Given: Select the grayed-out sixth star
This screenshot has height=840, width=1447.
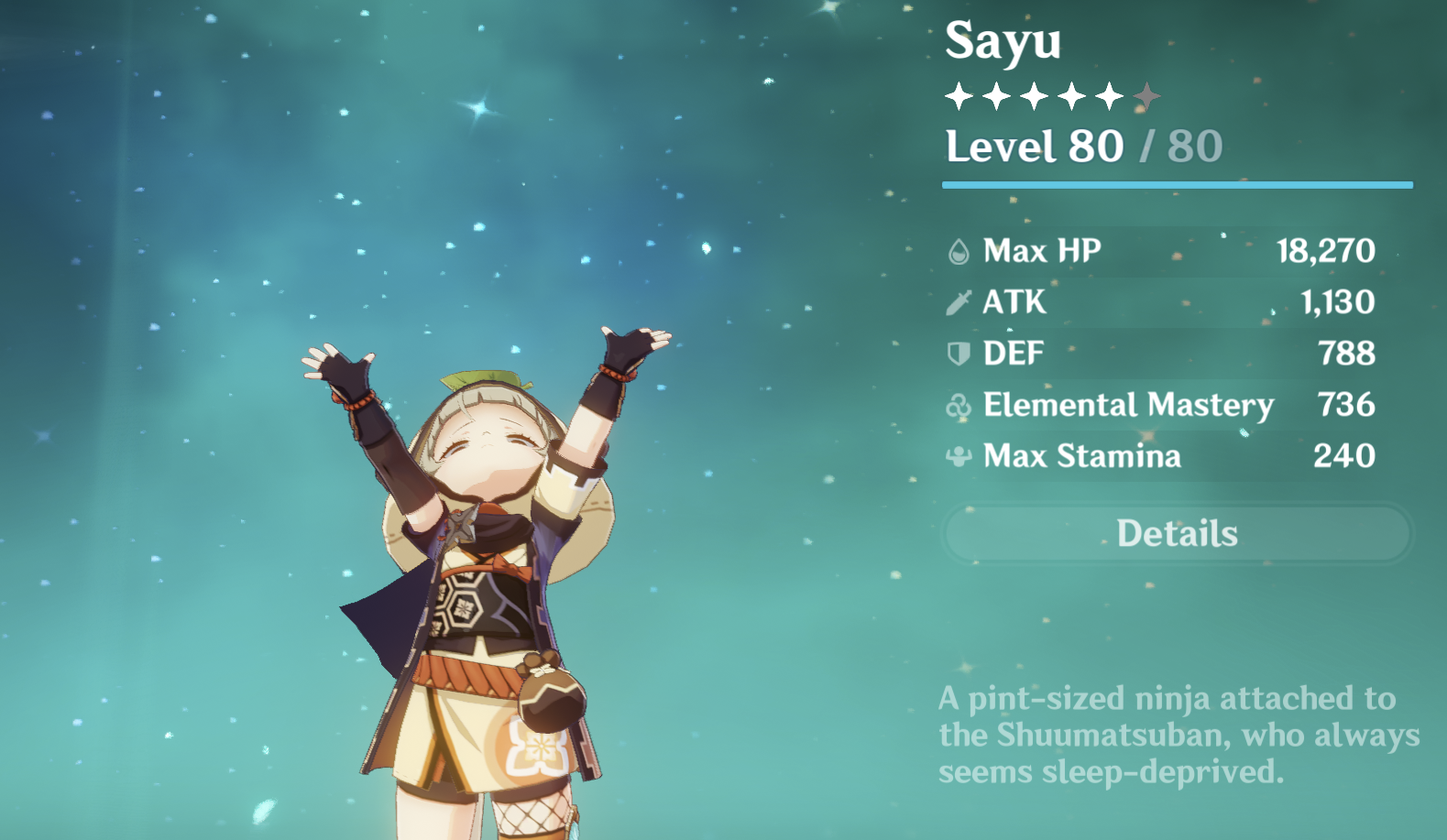Looking at the screenshot, I should click(1146, 94).
